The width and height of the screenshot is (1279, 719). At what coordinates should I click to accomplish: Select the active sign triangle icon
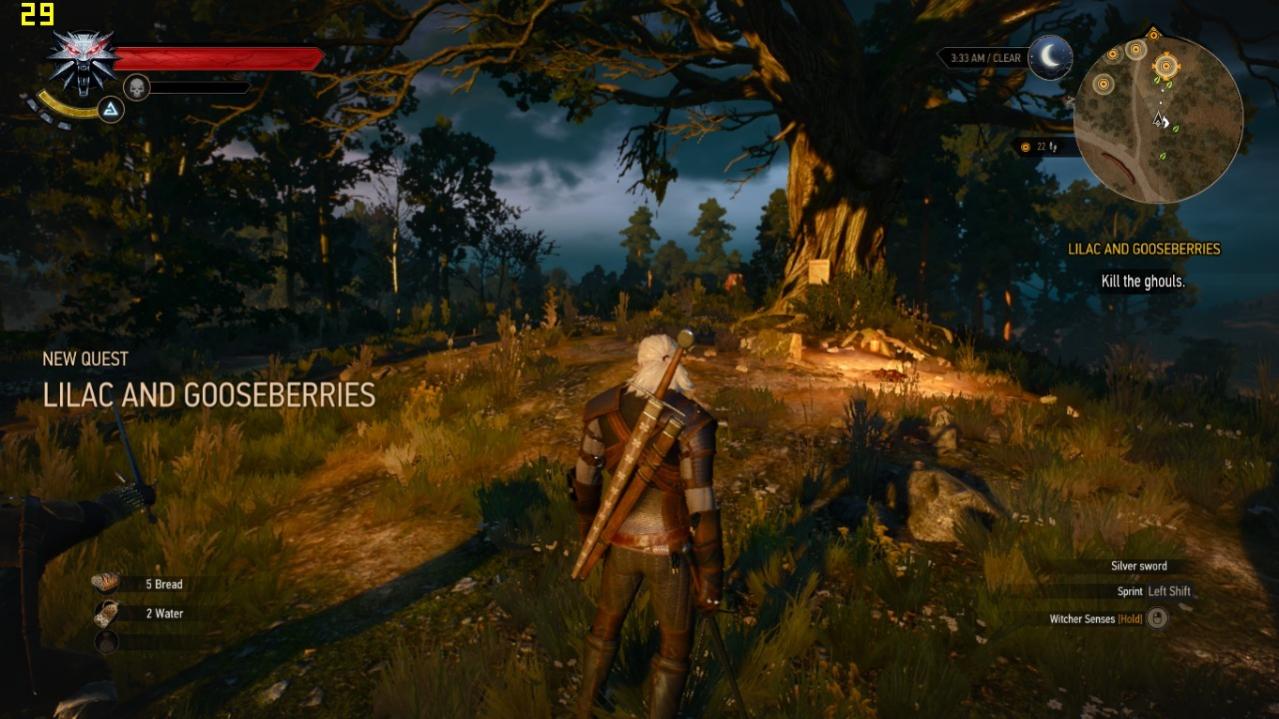point(111,108)
